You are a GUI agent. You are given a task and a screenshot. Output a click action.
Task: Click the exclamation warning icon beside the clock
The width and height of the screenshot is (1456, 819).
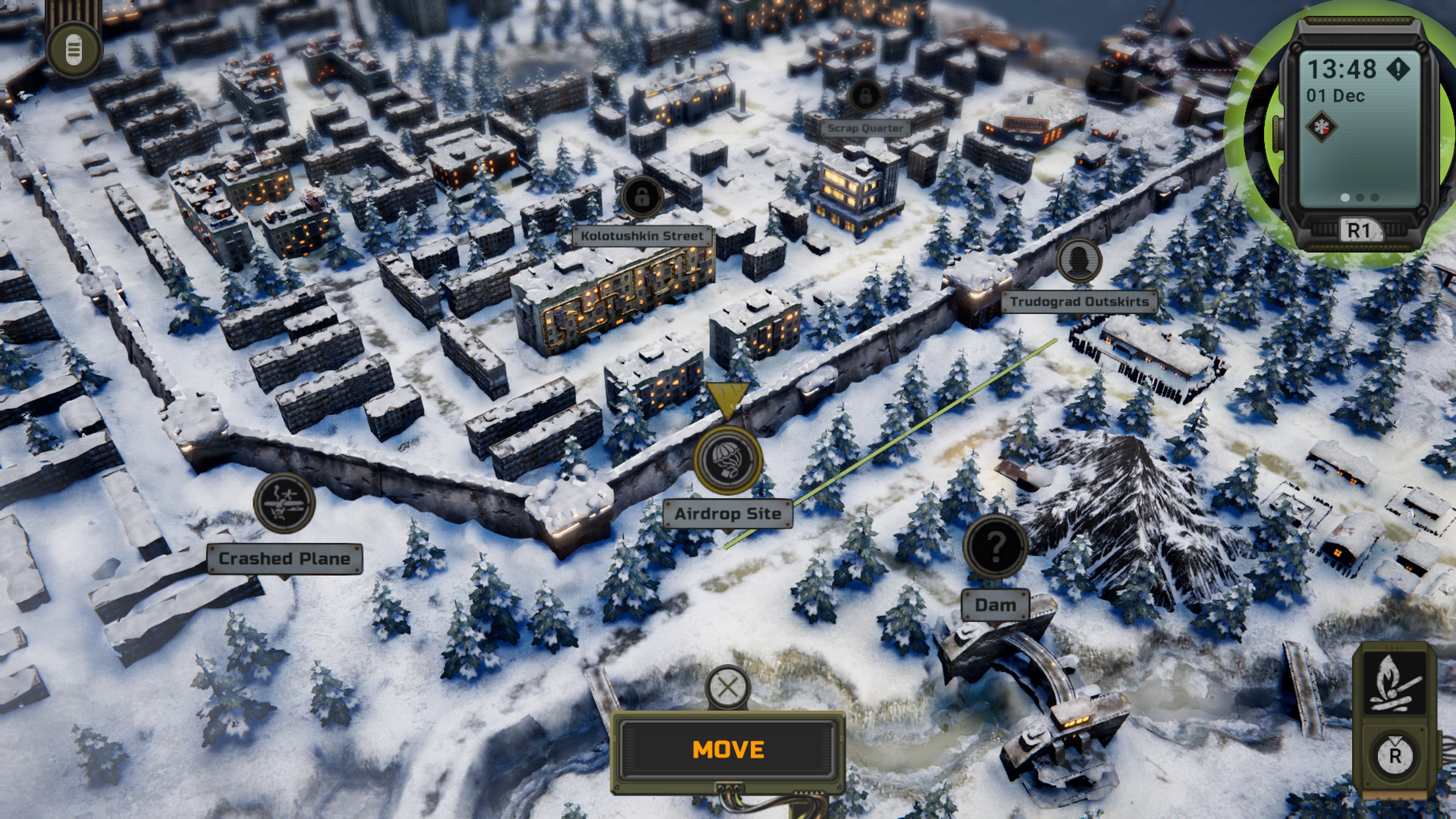(1399, 69)
